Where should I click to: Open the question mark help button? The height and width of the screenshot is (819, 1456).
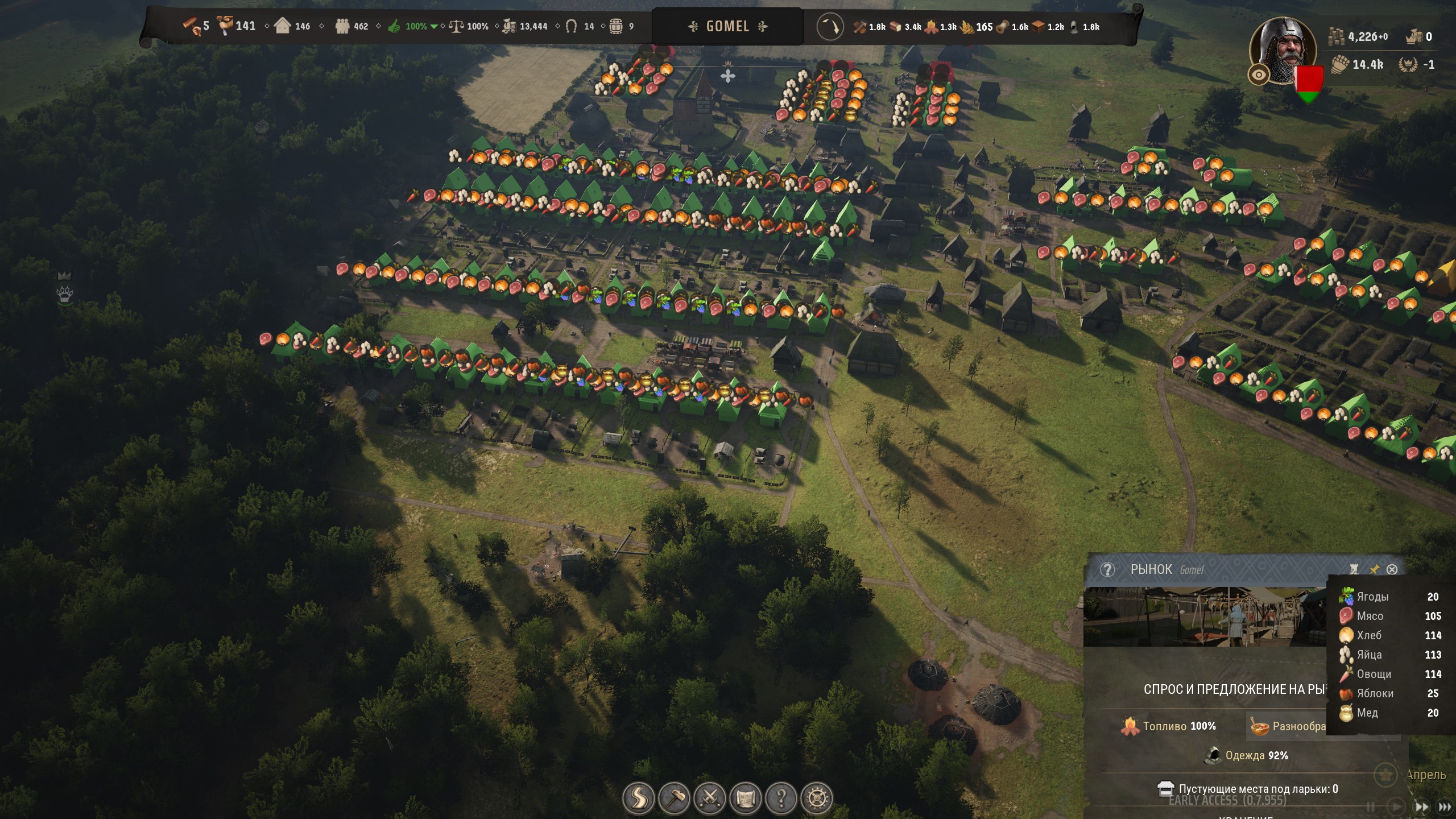781,799
